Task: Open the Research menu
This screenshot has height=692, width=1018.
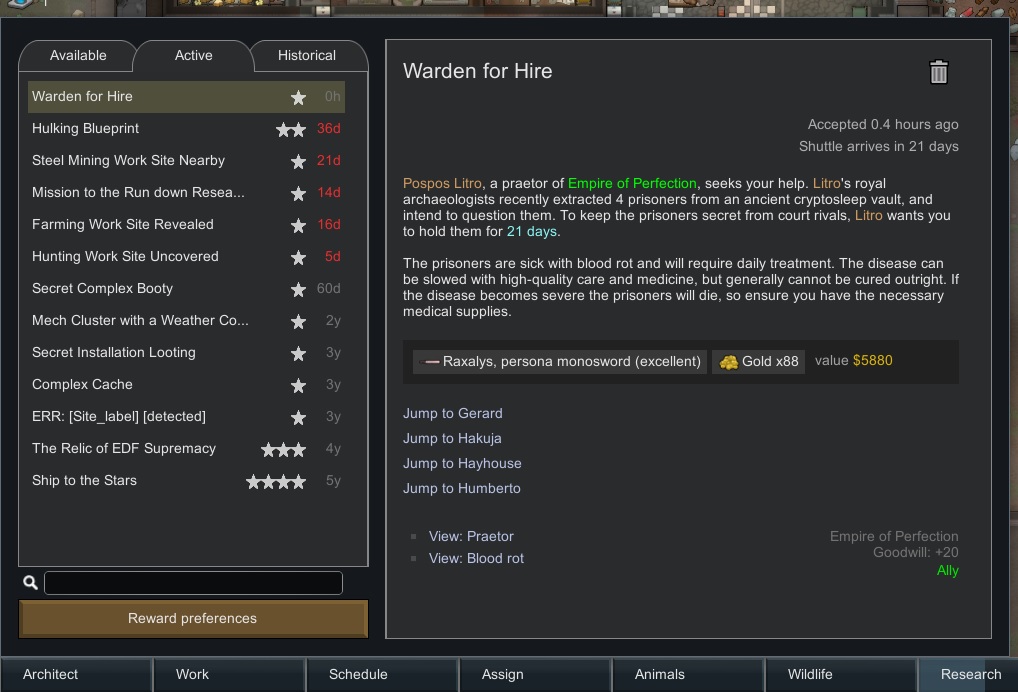Action: (x=968, y=675)
